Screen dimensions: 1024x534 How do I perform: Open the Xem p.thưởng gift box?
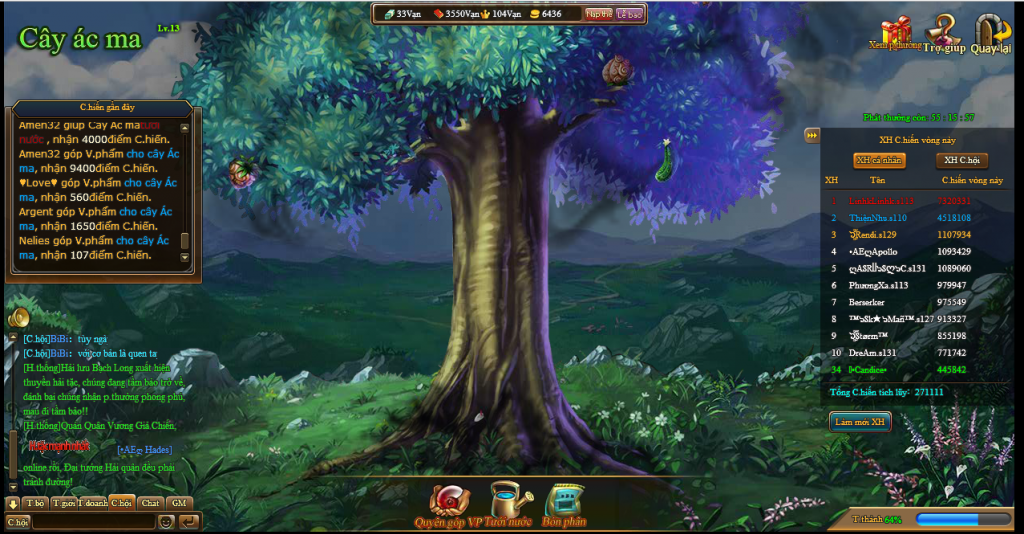coord(897,32)
